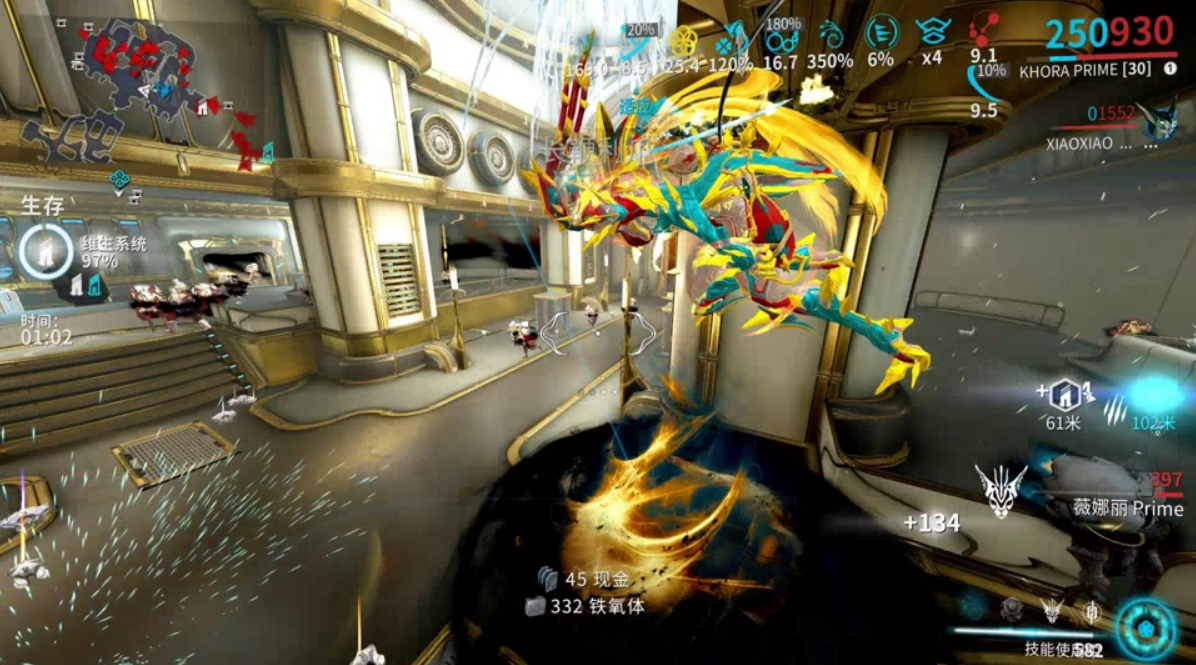Select the red linked nodes buff icon
1196x665 pixels.
tap(983, 29)
